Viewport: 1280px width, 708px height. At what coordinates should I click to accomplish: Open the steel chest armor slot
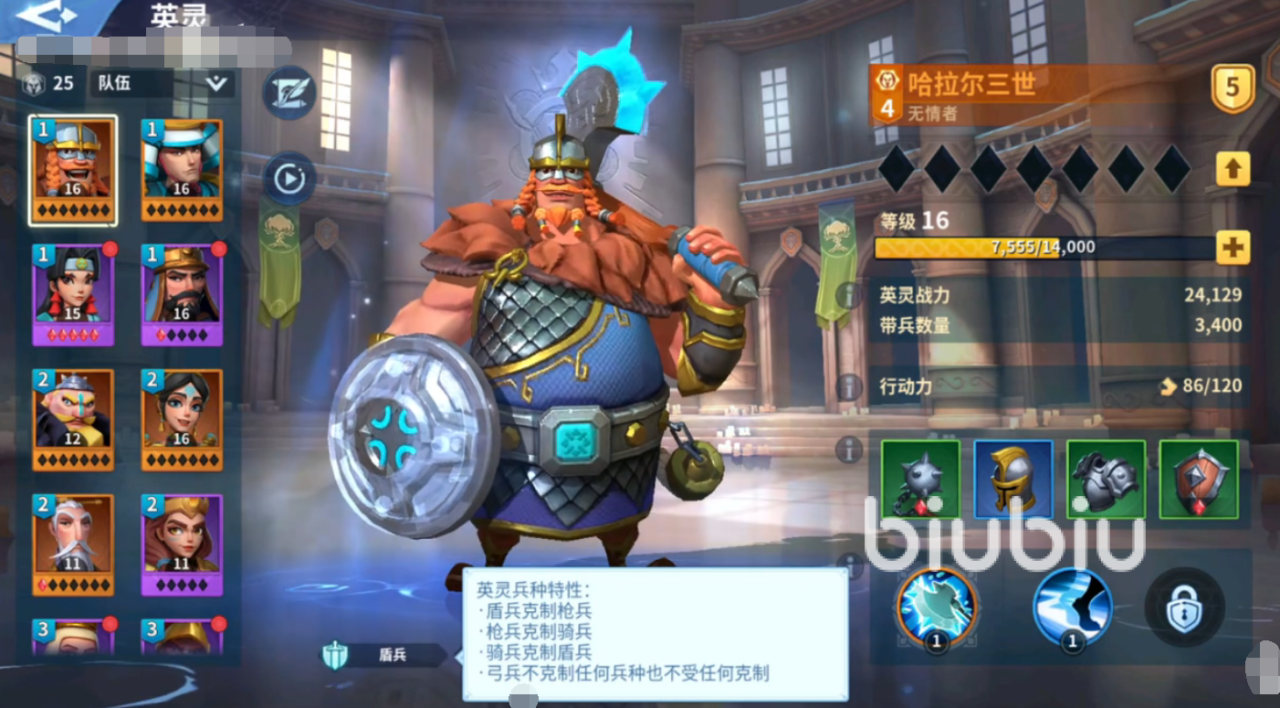(1106, 479)
